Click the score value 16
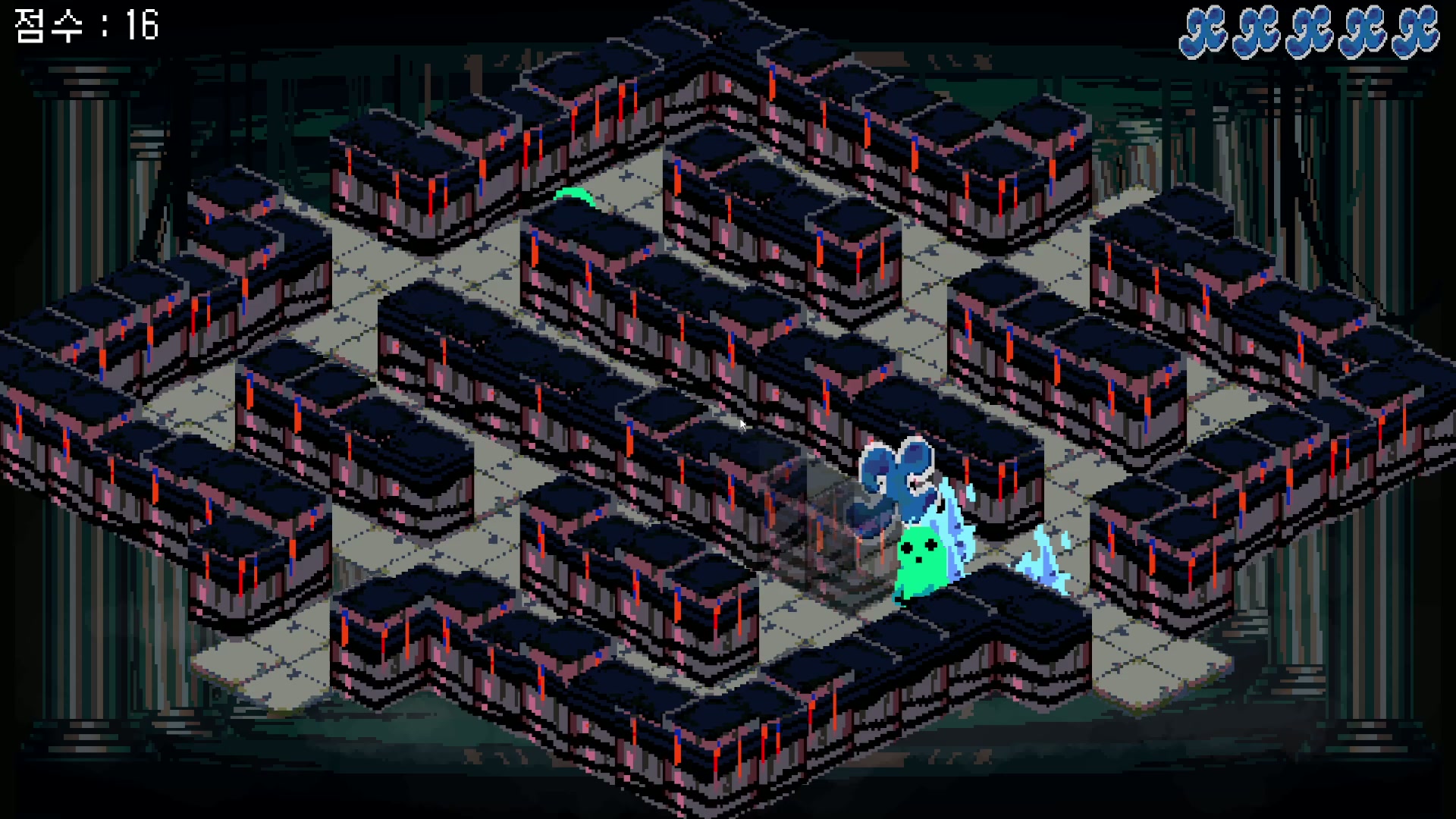 [140, 27]
